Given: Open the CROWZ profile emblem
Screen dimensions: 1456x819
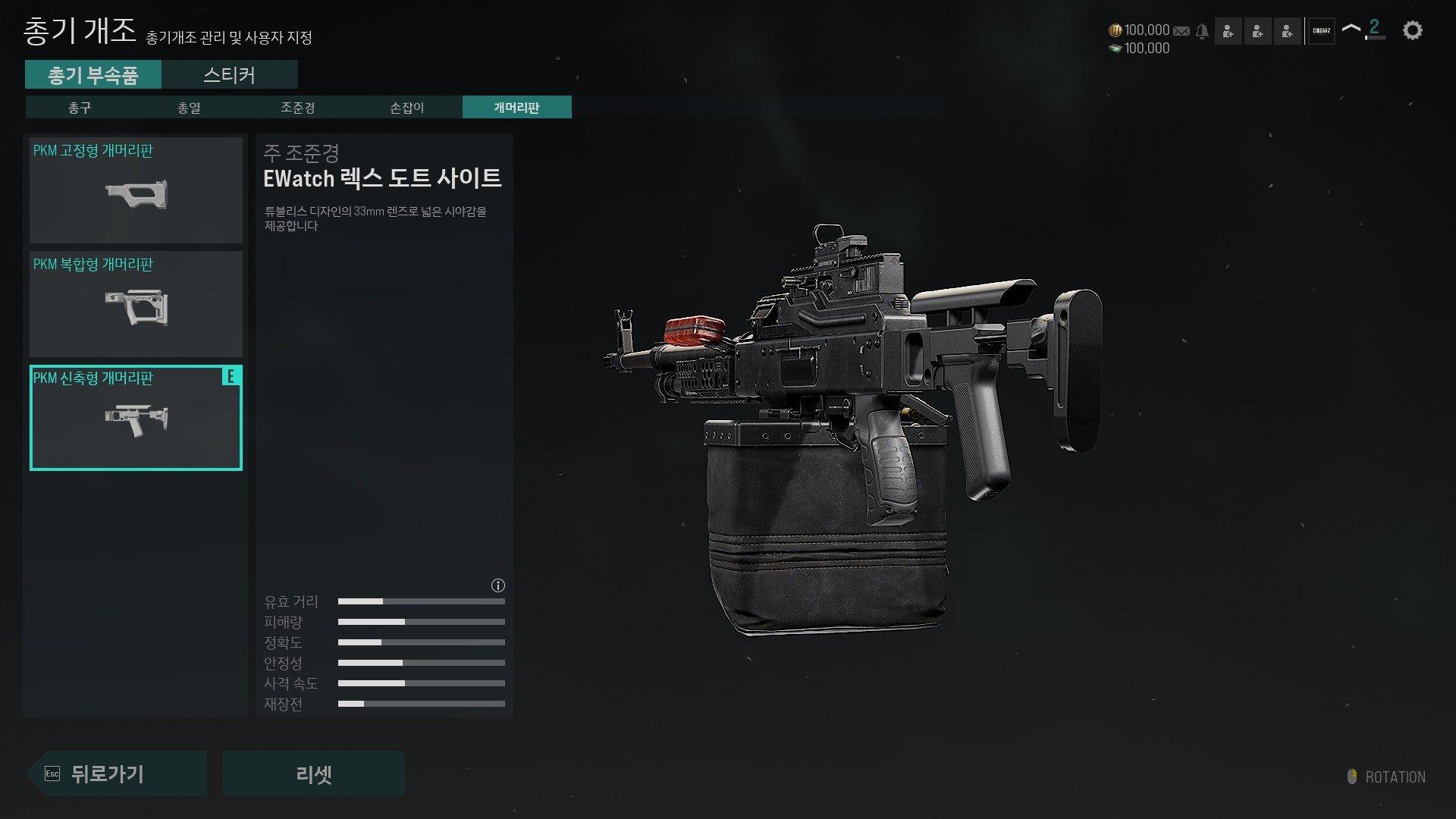Looking at the screenshot, I should pos(1322,31).
